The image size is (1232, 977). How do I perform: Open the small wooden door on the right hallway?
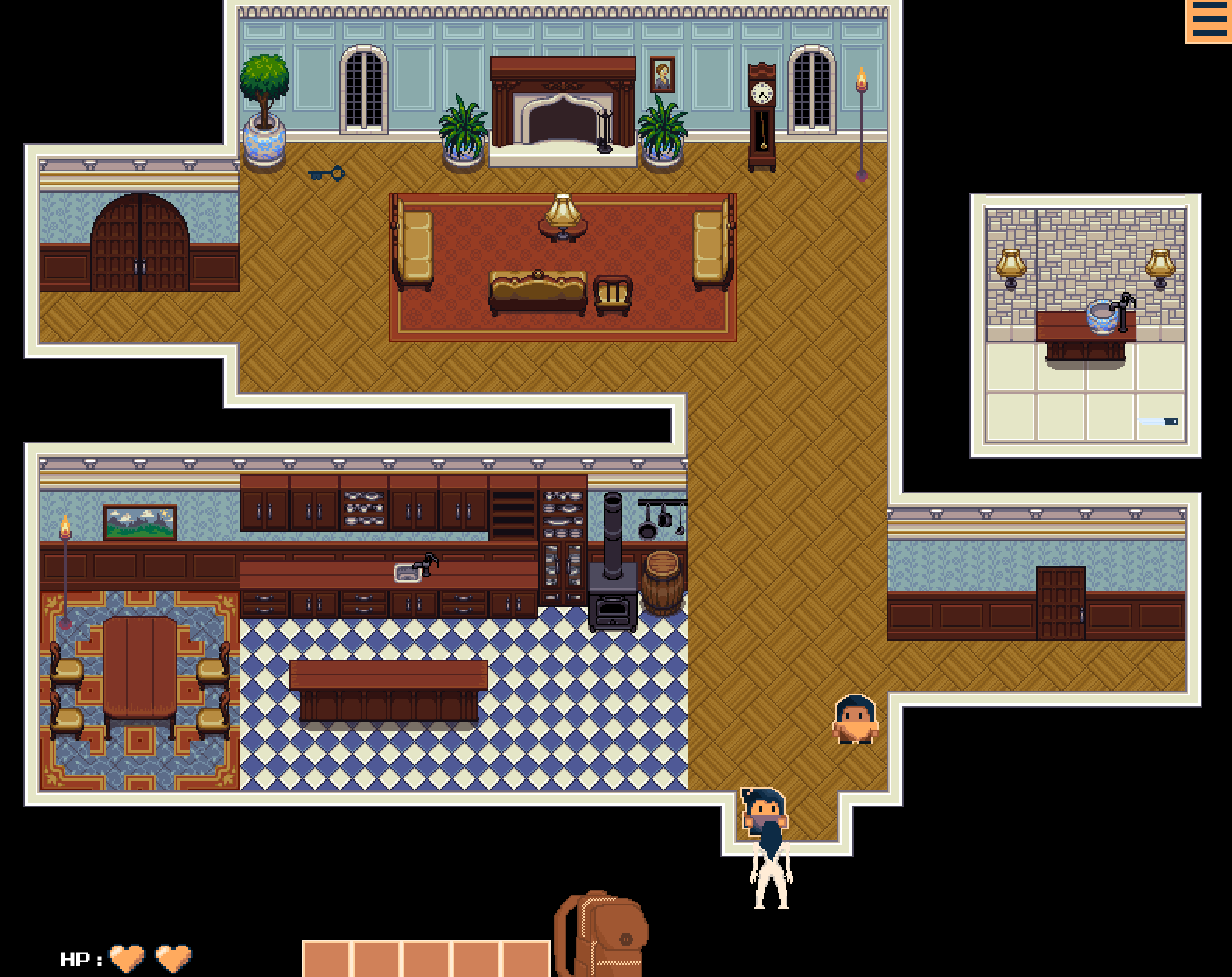point(1059,603)
